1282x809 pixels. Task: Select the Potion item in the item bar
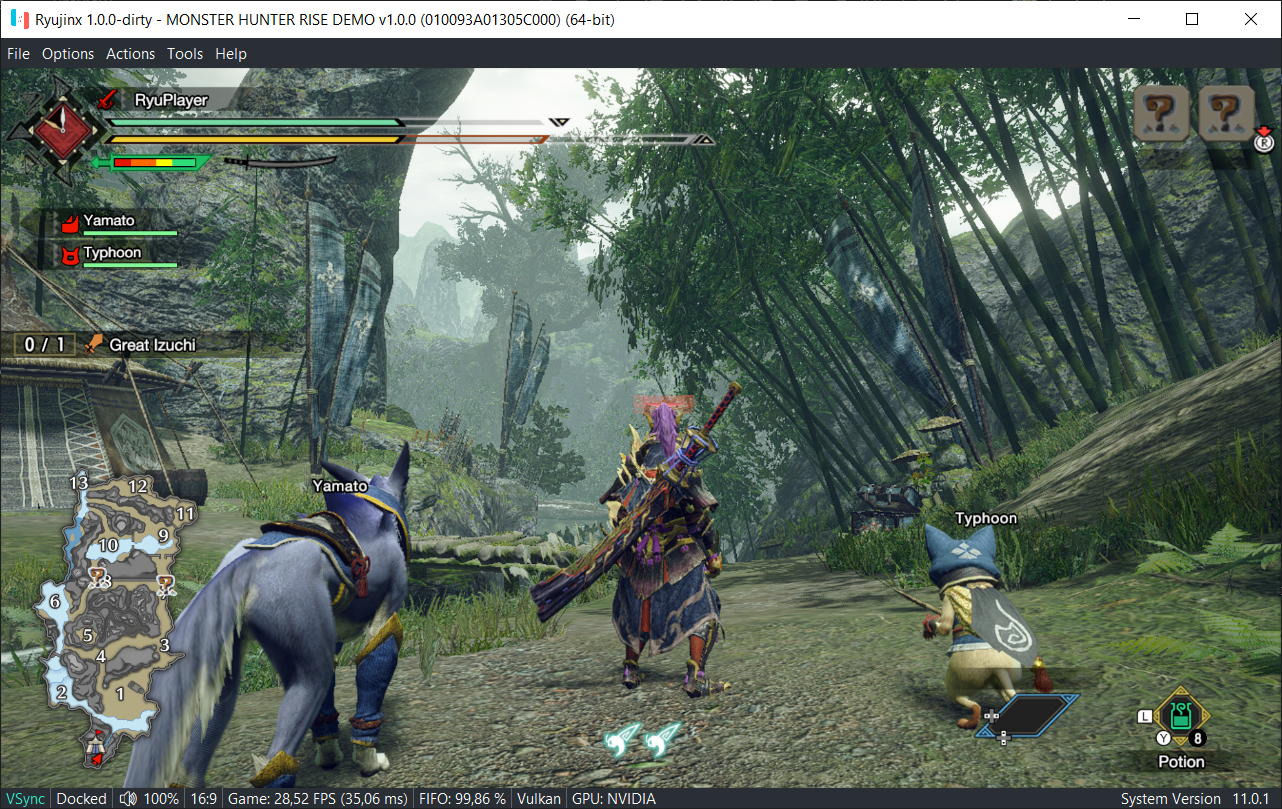coord(1181,717)
